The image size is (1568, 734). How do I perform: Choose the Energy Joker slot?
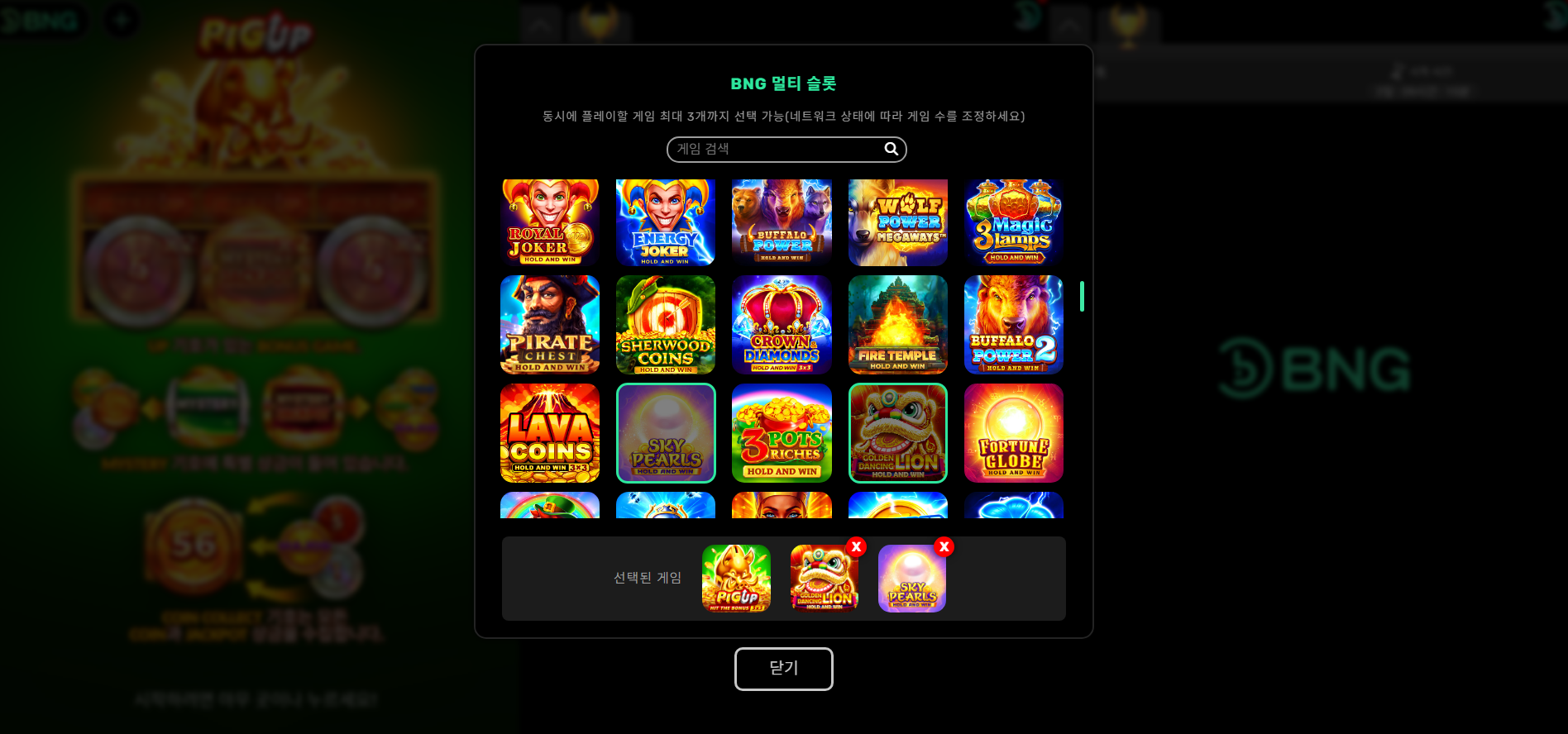coord(666,222)
